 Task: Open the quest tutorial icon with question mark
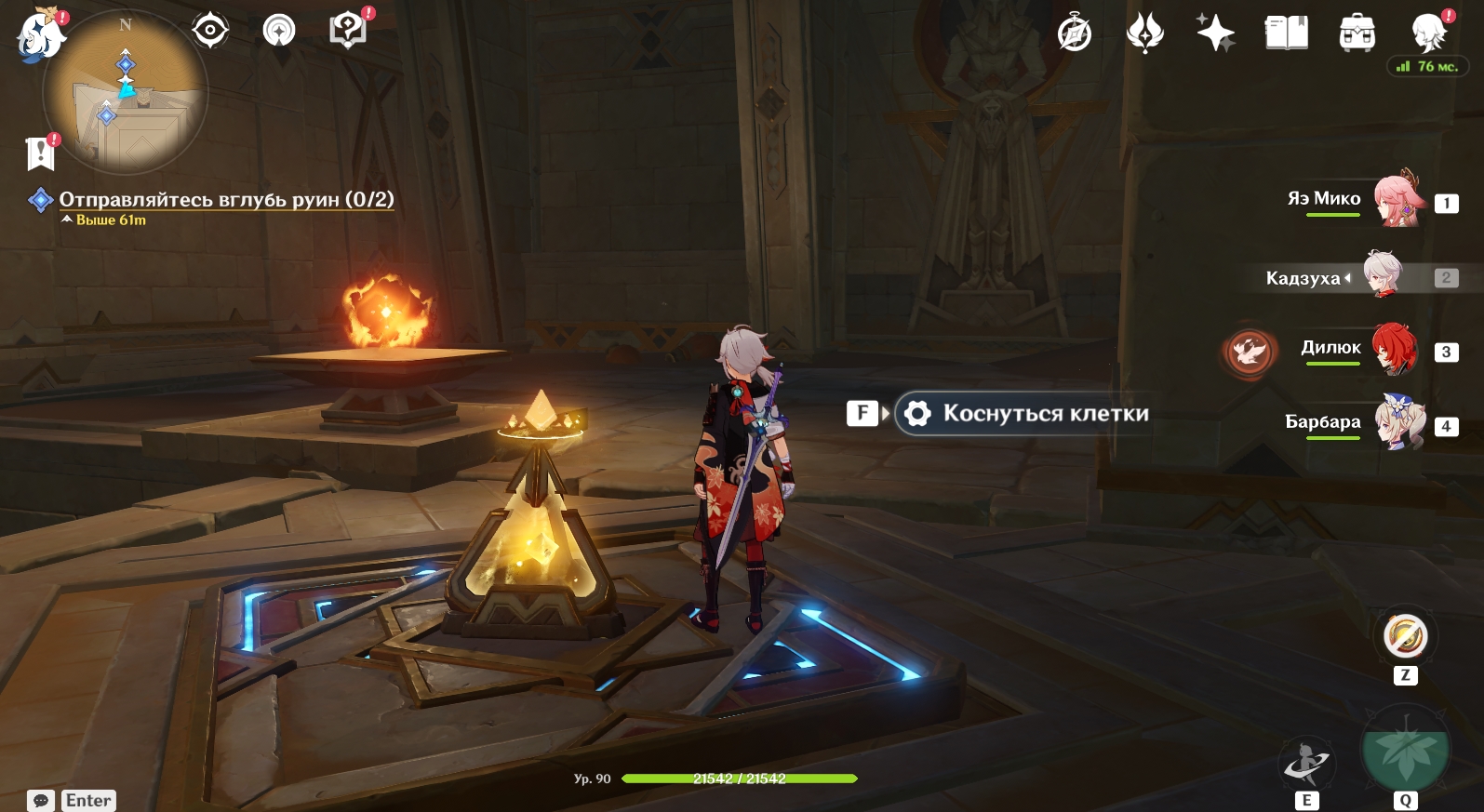pos(348,31)
